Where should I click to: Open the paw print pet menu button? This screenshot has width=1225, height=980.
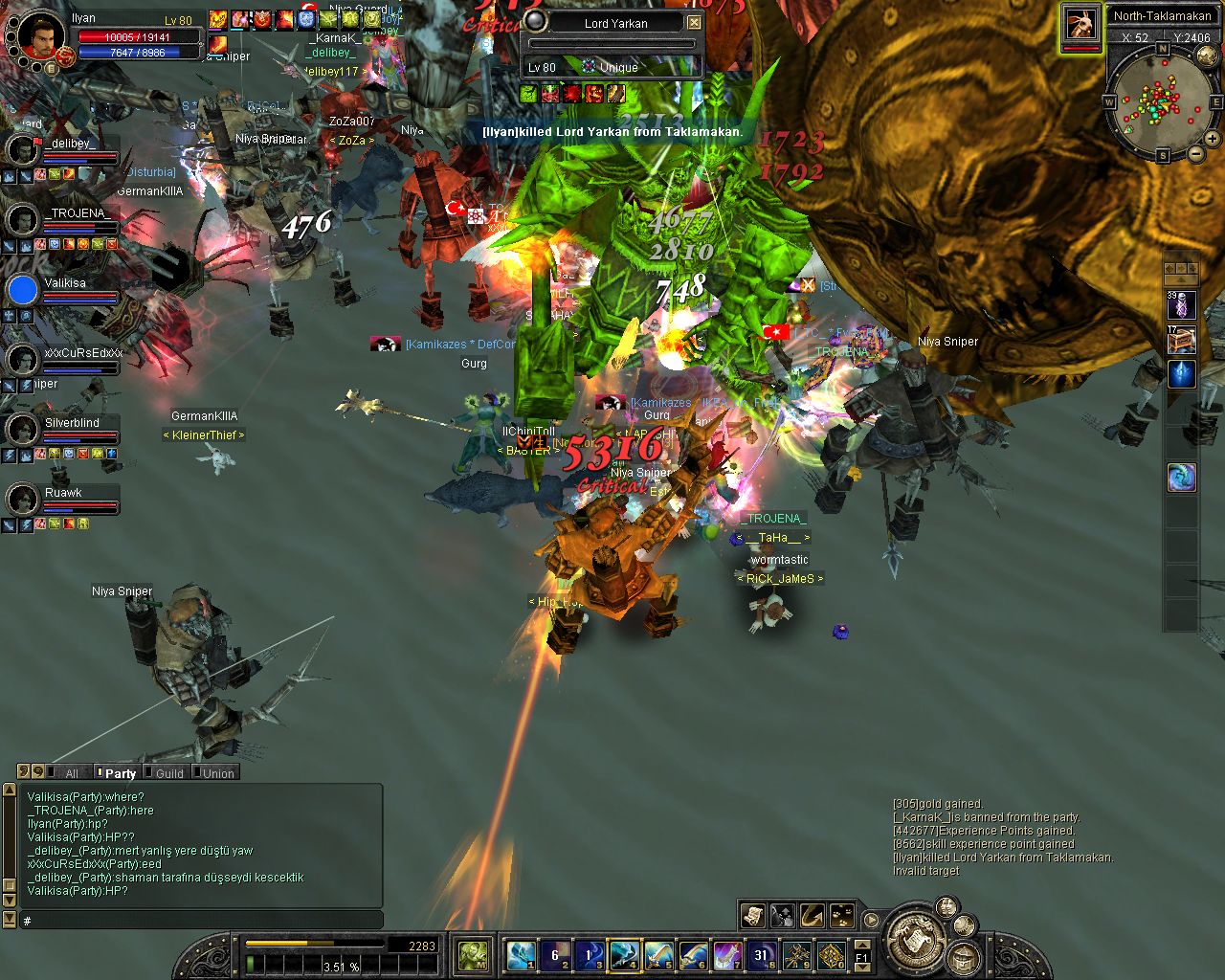(x=841, y=916)
